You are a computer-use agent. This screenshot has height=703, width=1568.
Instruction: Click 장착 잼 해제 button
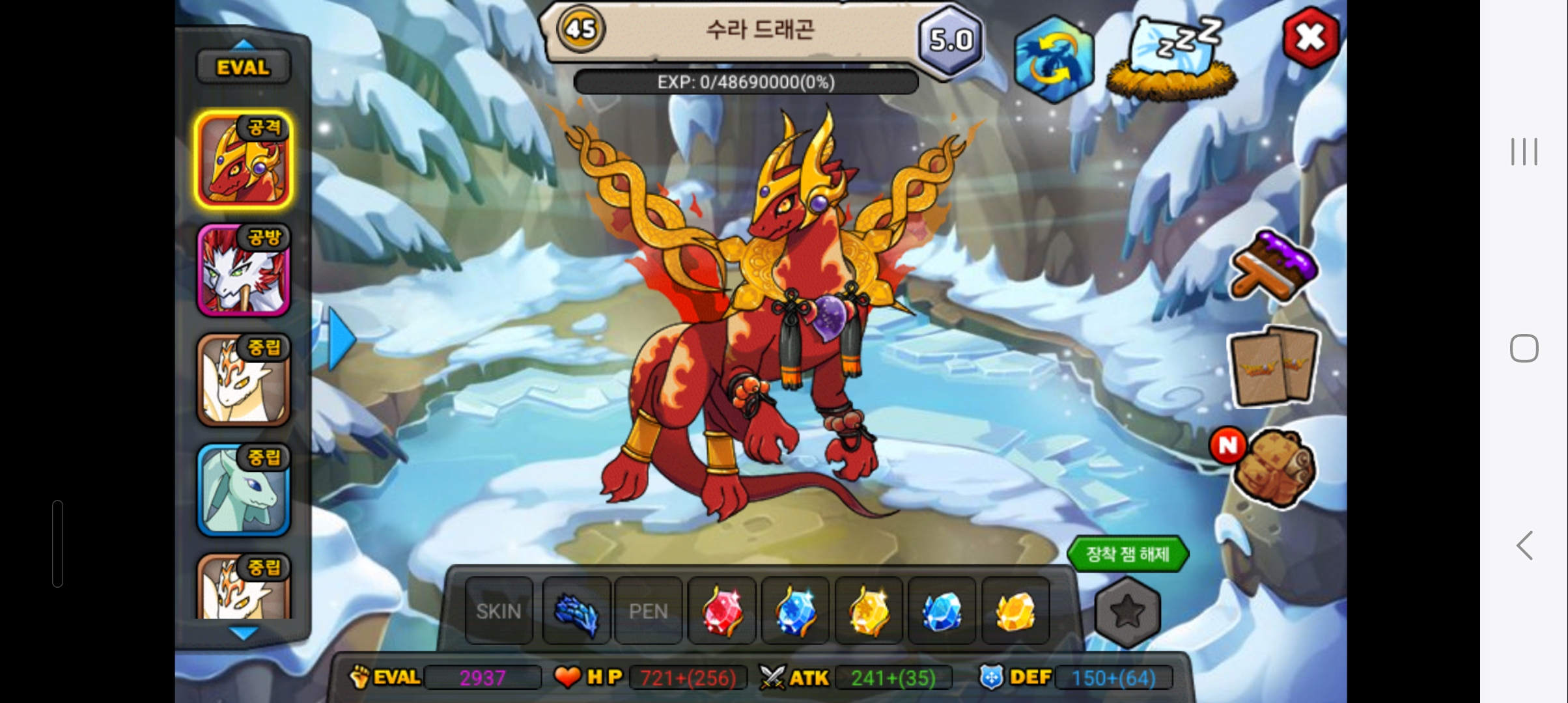[x=1128, y=555]
